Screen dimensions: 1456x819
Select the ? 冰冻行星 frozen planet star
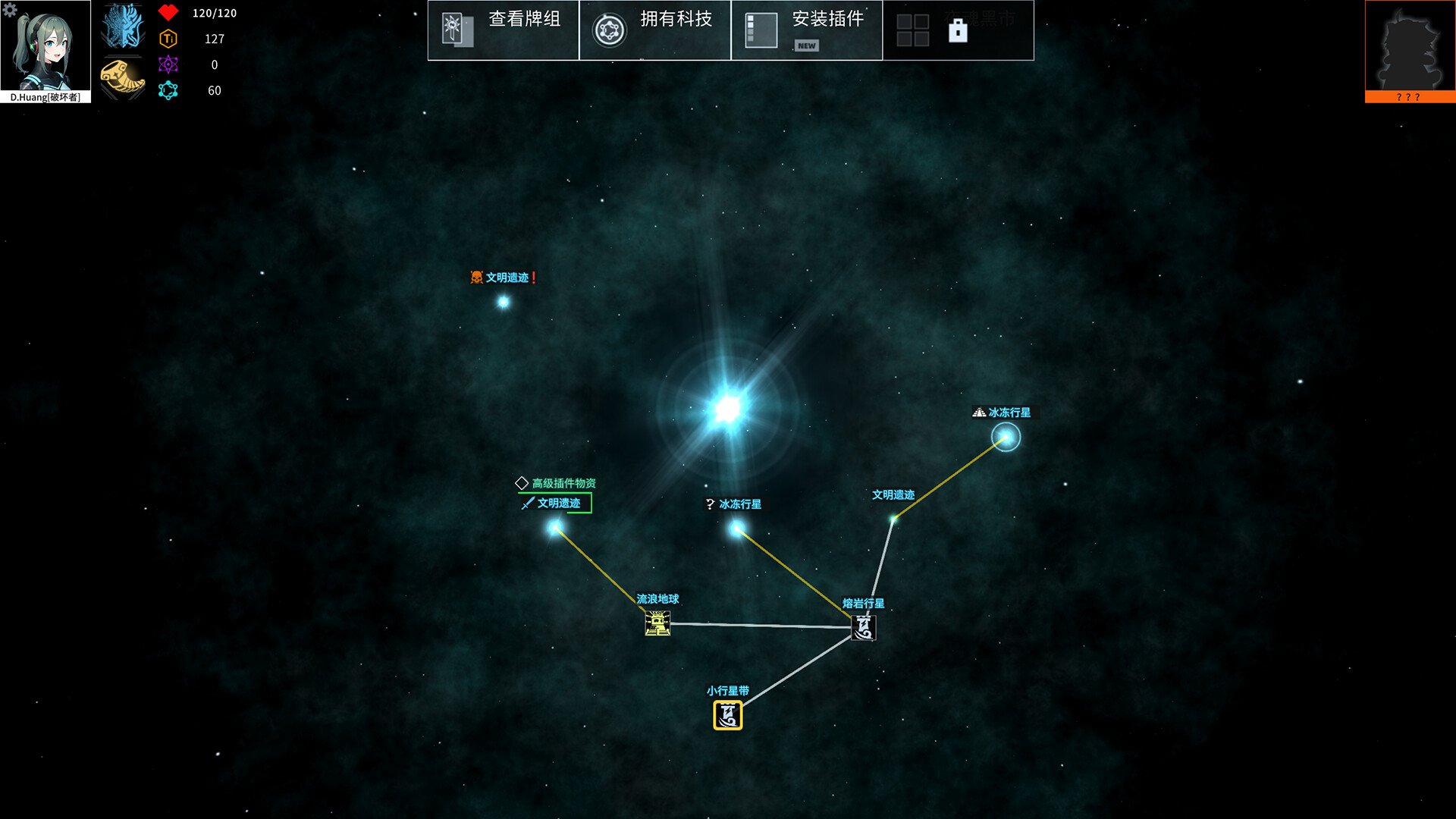point(736,526)
